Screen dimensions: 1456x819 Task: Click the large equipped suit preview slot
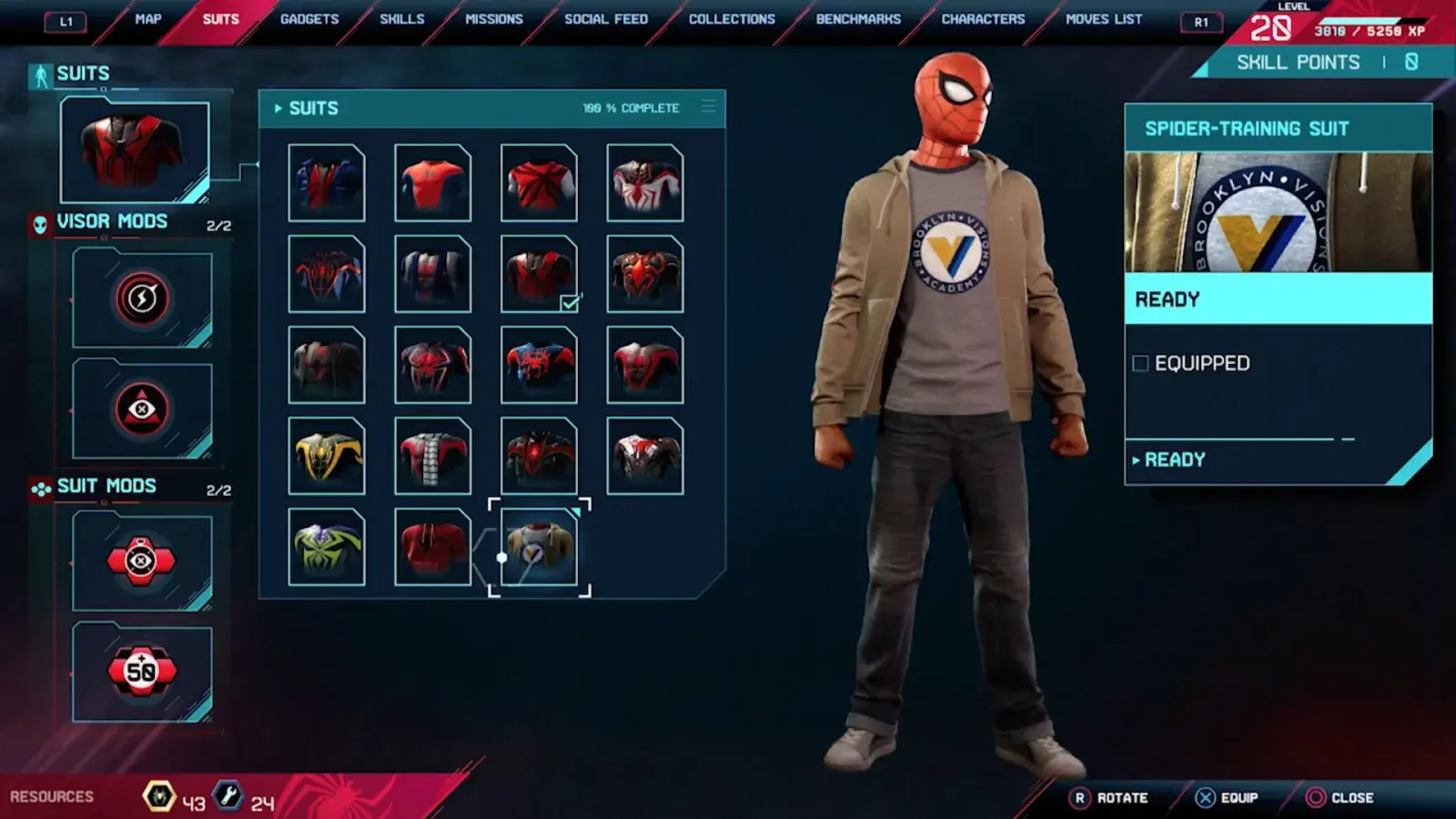[x=135, y=151]
